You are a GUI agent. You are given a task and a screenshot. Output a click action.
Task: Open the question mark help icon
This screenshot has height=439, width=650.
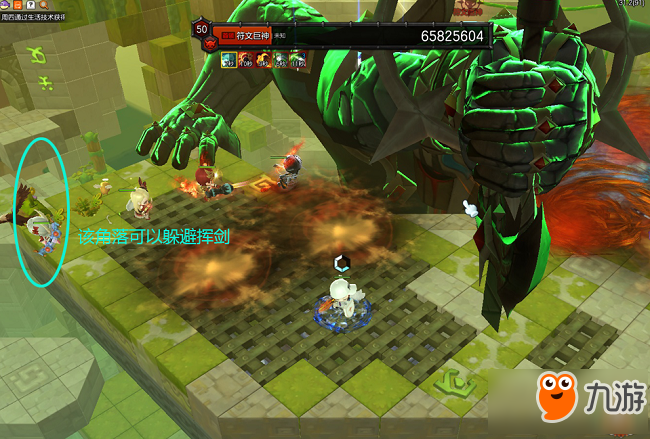pyautogui.click(x=33, y=6)
